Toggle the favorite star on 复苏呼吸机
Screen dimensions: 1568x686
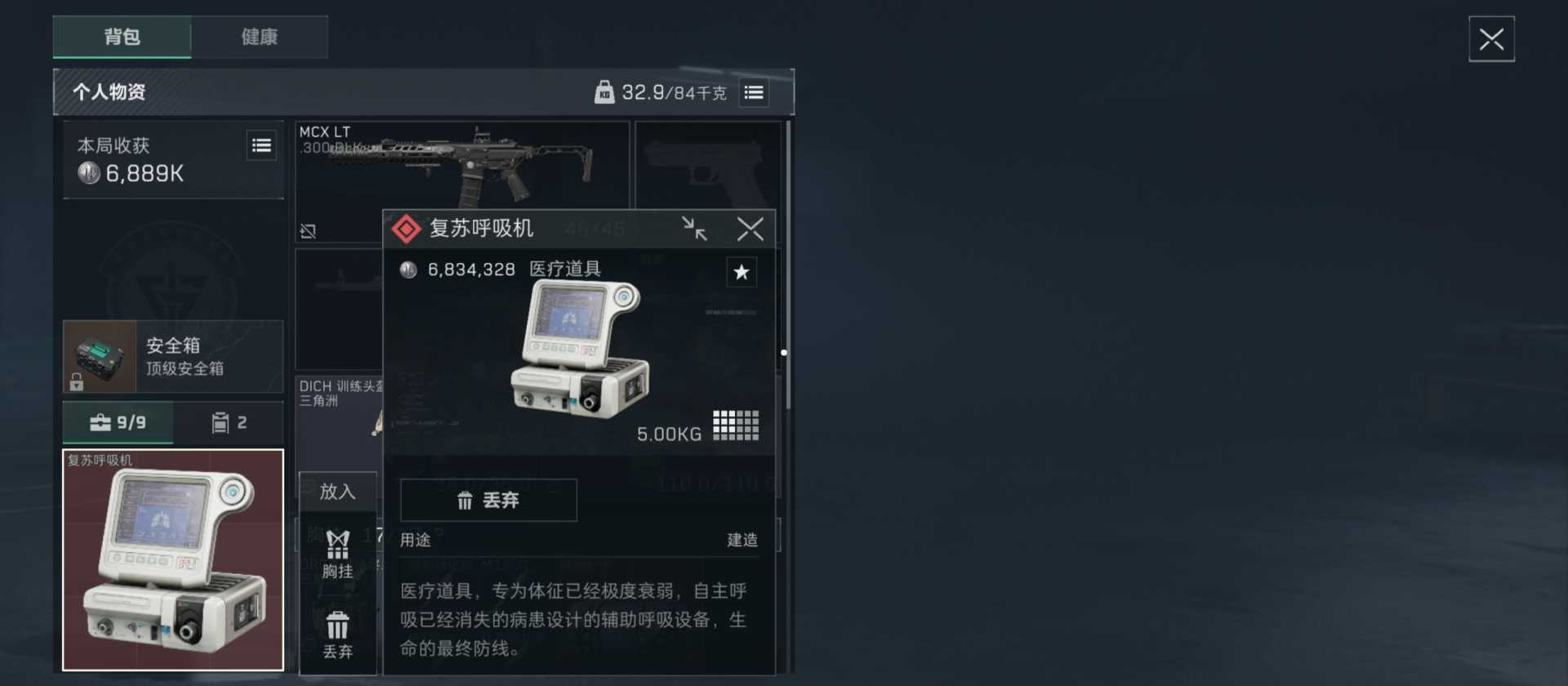pos(742,272)
